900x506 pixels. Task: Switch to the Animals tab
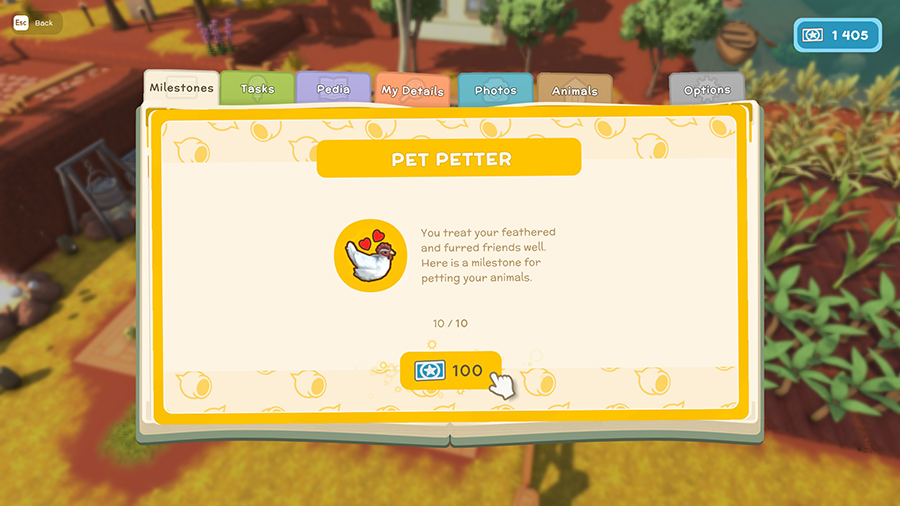(x=574, y=90)
